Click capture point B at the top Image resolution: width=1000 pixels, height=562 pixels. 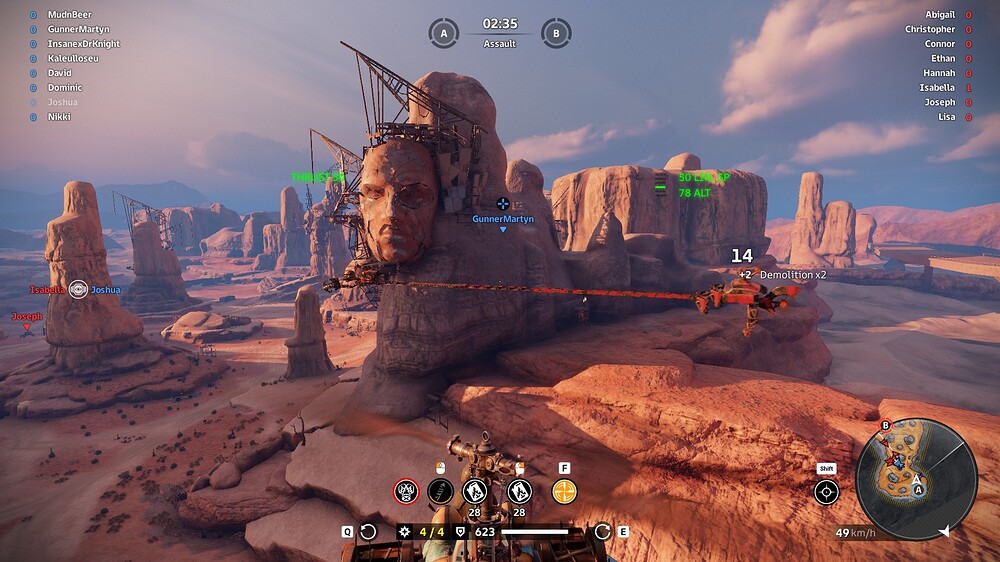click(x=556, y=33)
